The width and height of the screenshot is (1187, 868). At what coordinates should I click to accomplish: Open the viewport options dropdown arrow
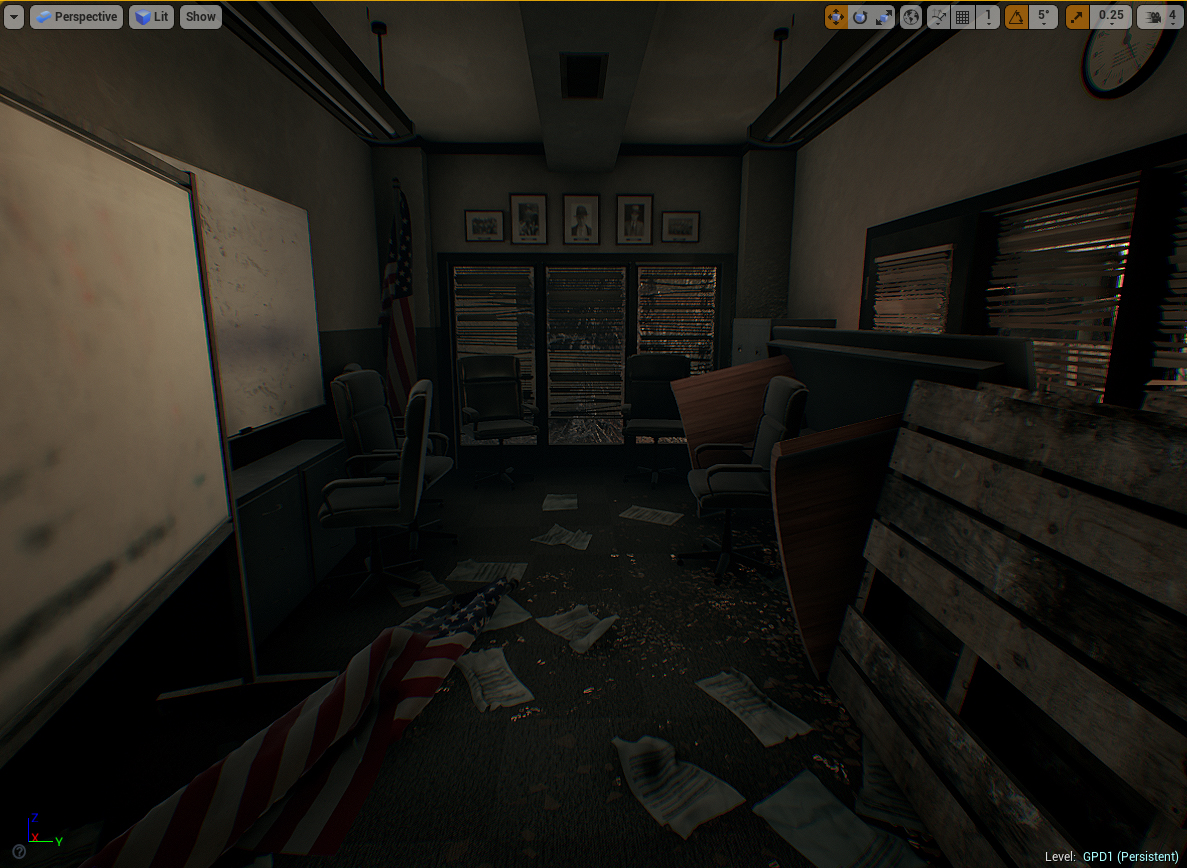coord(14,17)
